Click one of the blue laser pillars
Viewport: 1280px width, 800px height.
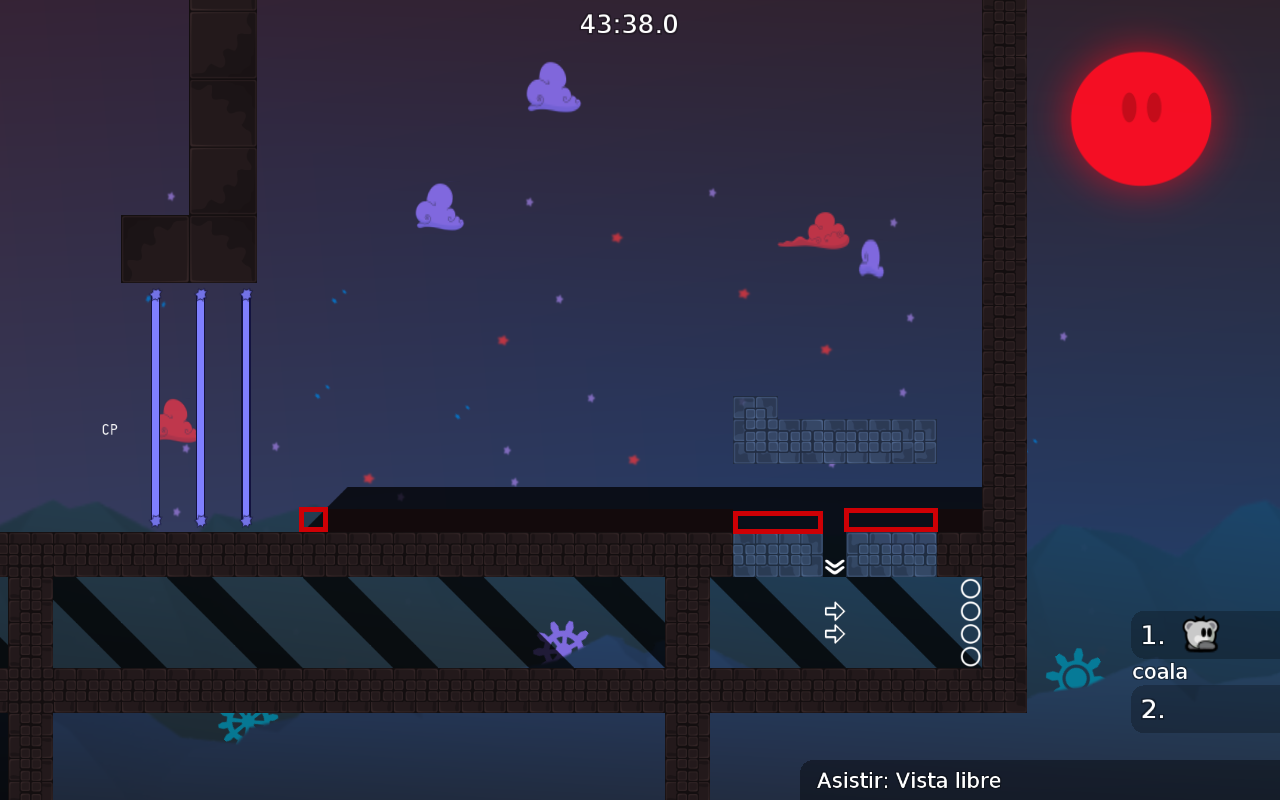(200, 410)
